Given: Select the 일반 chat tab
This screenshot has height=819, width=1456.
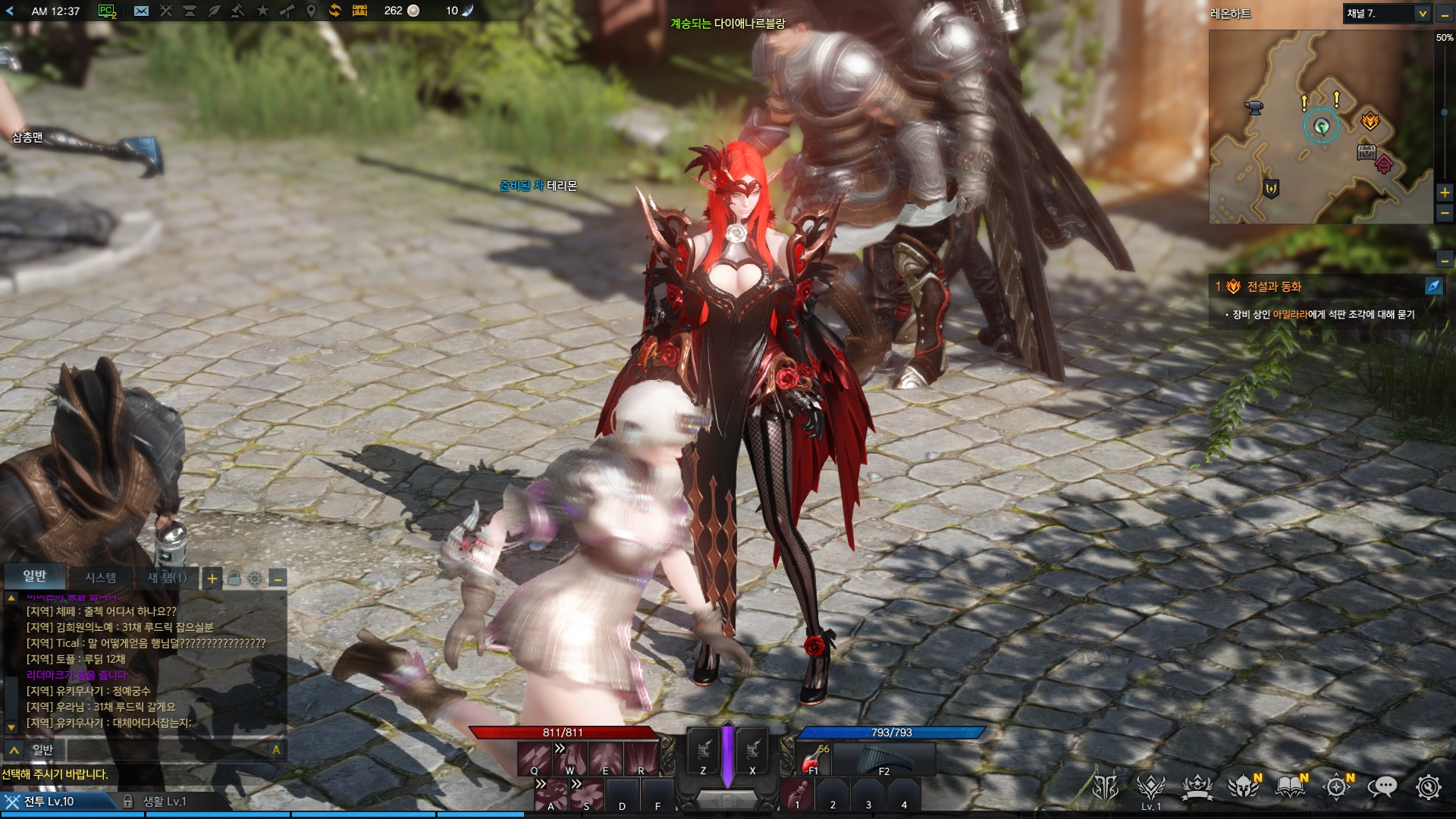Looking at the screenshot, I should pos(35,576).
